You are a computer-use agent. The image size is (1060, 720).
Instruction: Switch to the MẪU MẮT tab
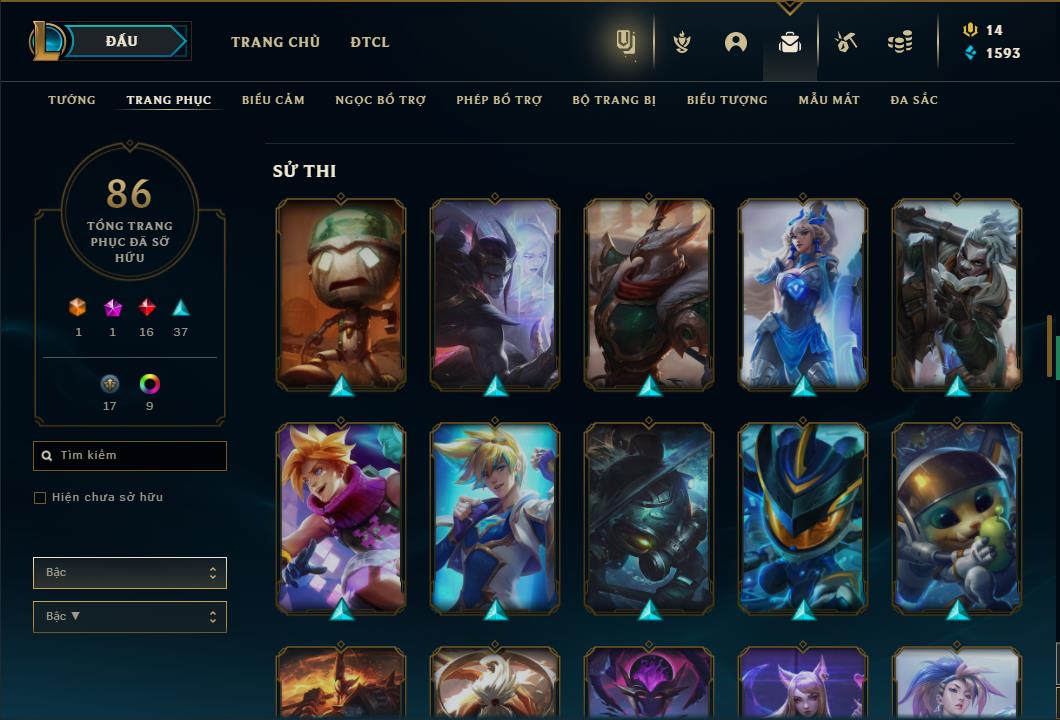829,100
